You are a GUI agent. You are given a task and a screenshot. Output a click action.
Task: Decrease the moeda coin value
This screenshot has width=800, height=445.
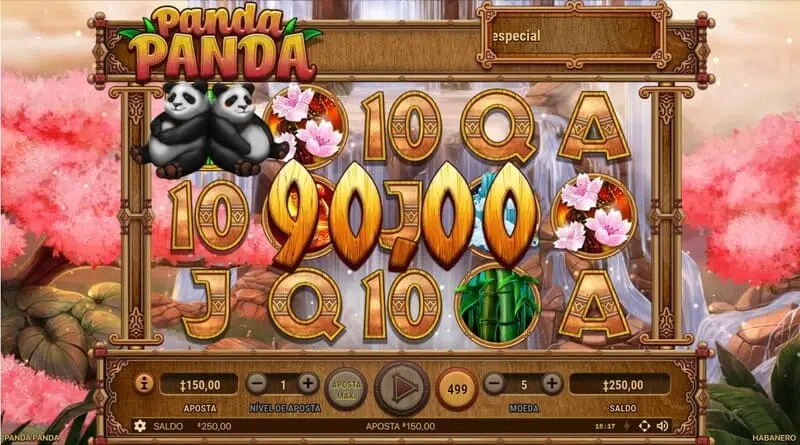(492, 383)
